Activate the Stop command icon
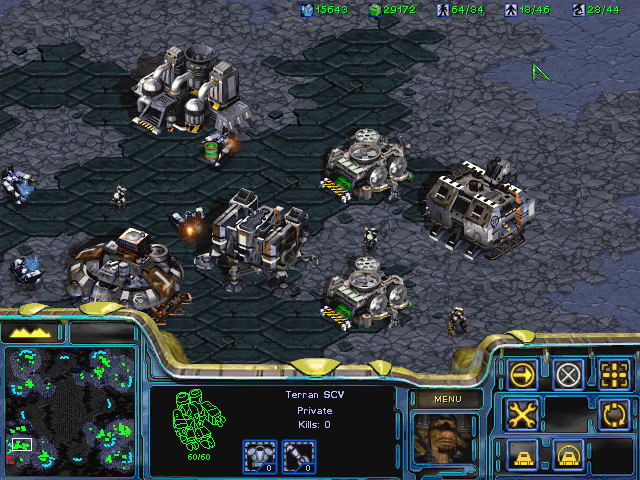The width and height of the screenshot is (640, 480). (569, 375)
